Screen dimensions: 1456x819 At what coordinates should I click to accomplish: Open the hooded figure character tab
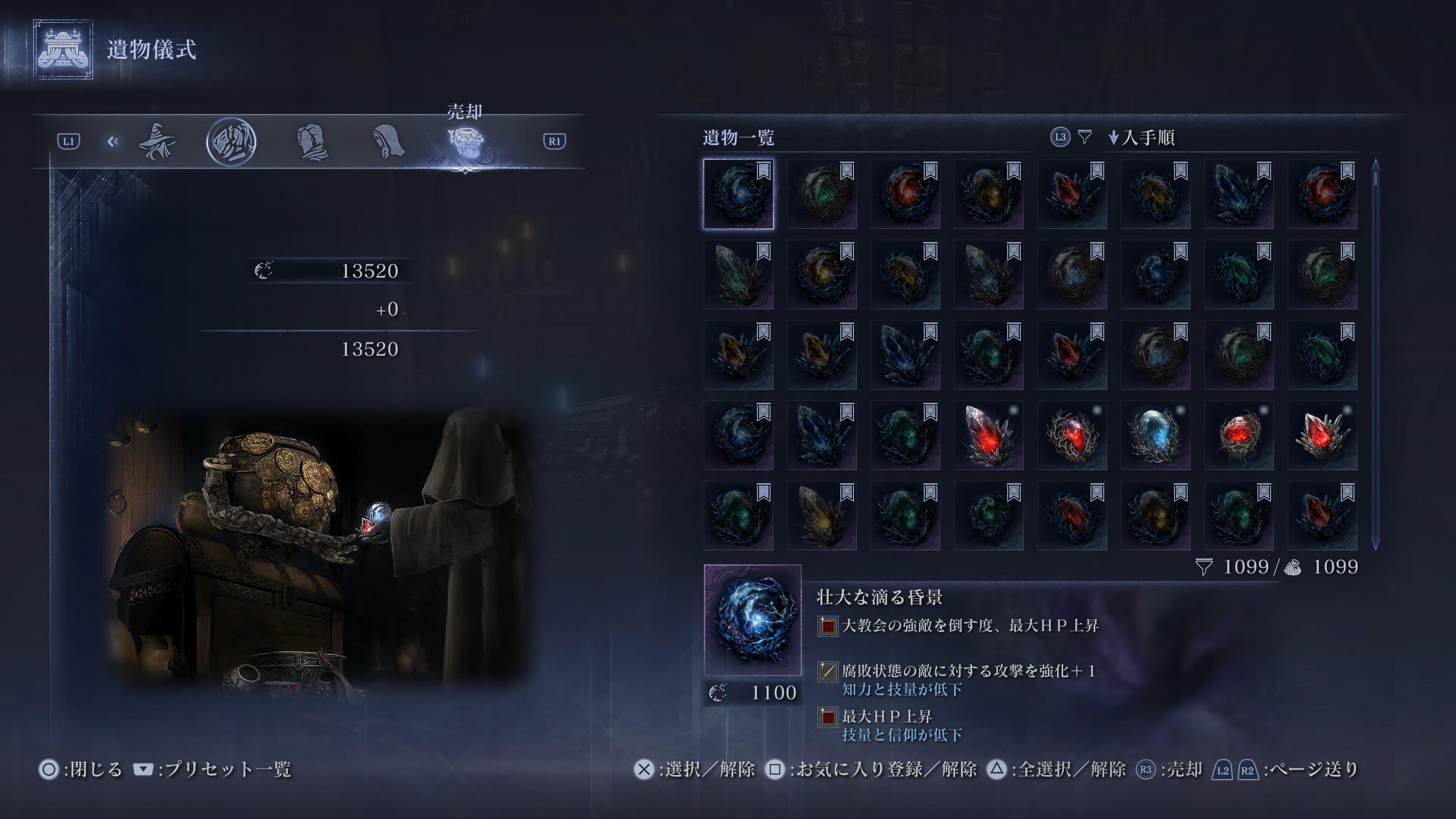pos(388,141)
